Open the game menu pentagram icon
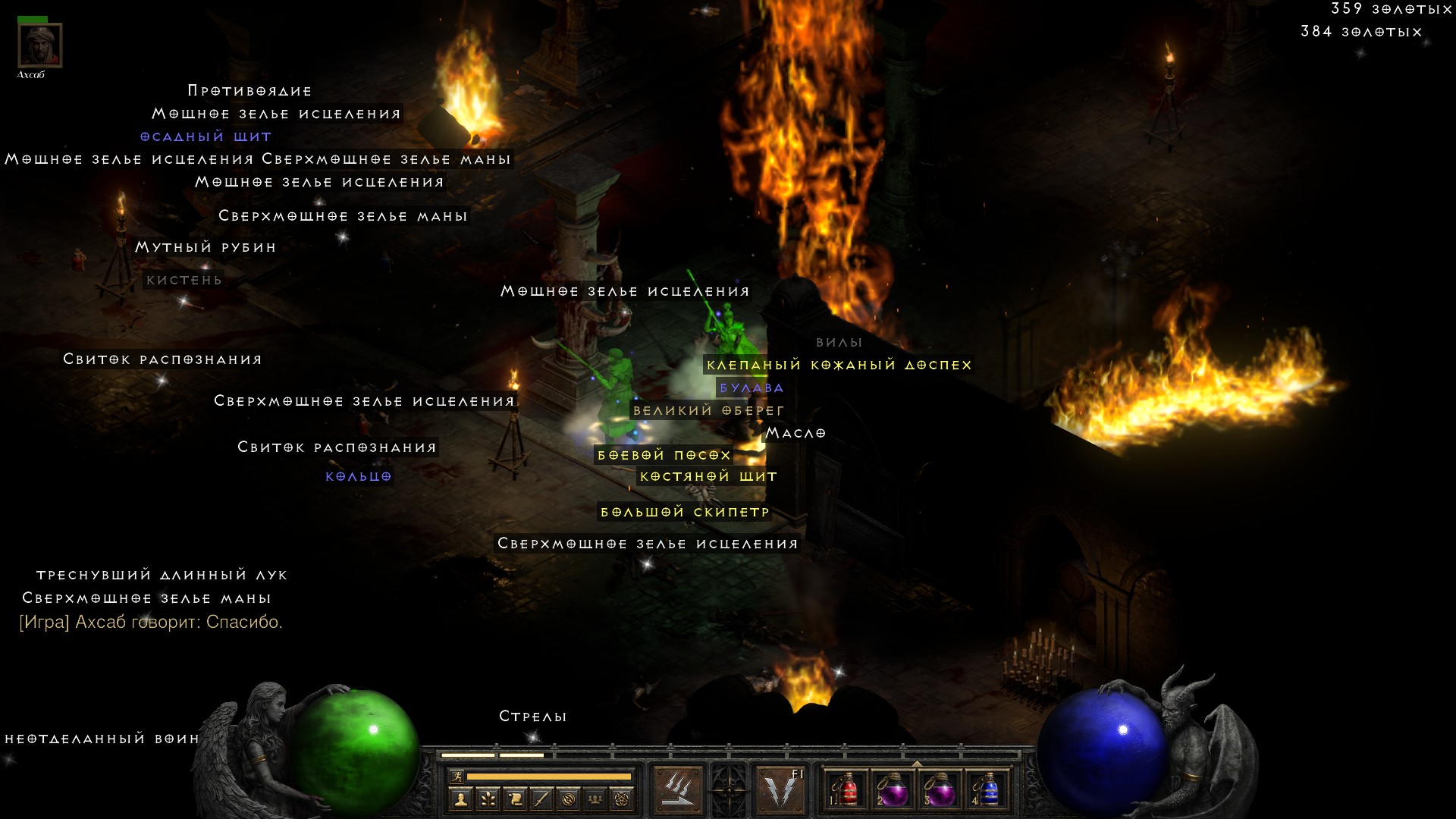The height and width of the screenshot is (819, 1456). click(622, 799)
